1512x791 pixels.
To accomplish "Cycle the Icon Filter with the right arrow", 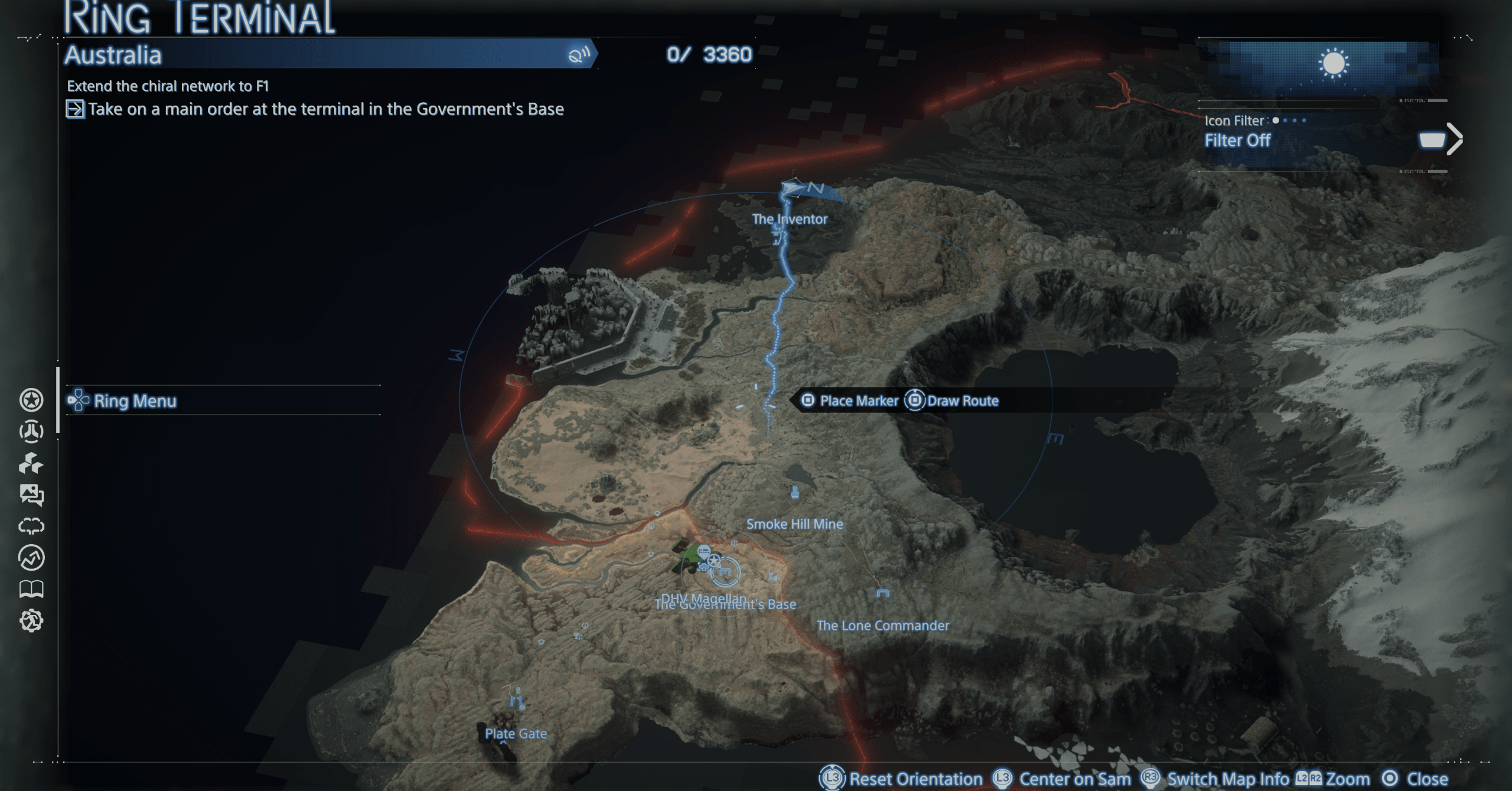I will click(1454, 139).
